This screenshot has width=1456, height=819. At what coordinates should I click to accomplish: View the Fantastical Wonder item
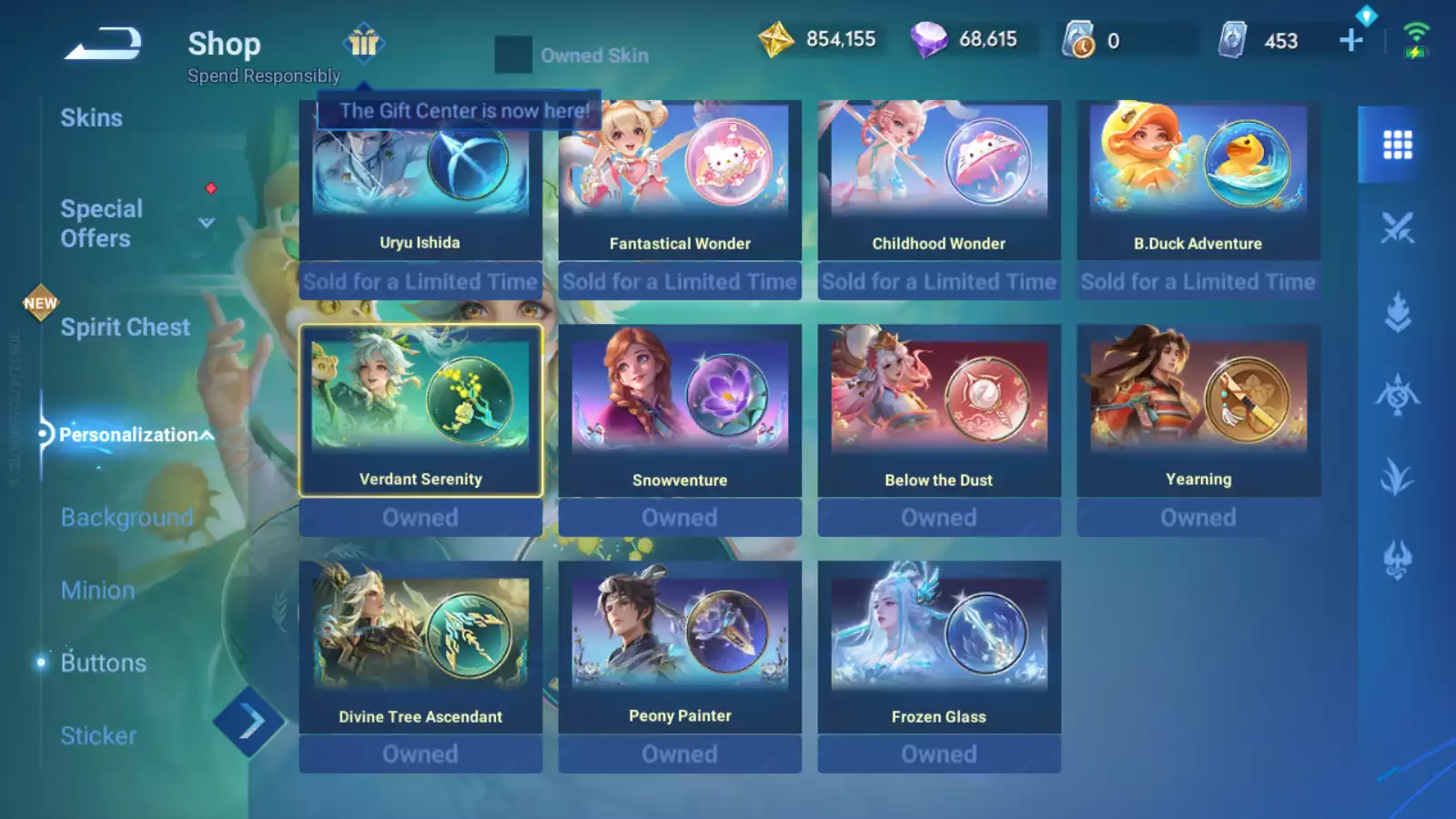pos(680,182)
